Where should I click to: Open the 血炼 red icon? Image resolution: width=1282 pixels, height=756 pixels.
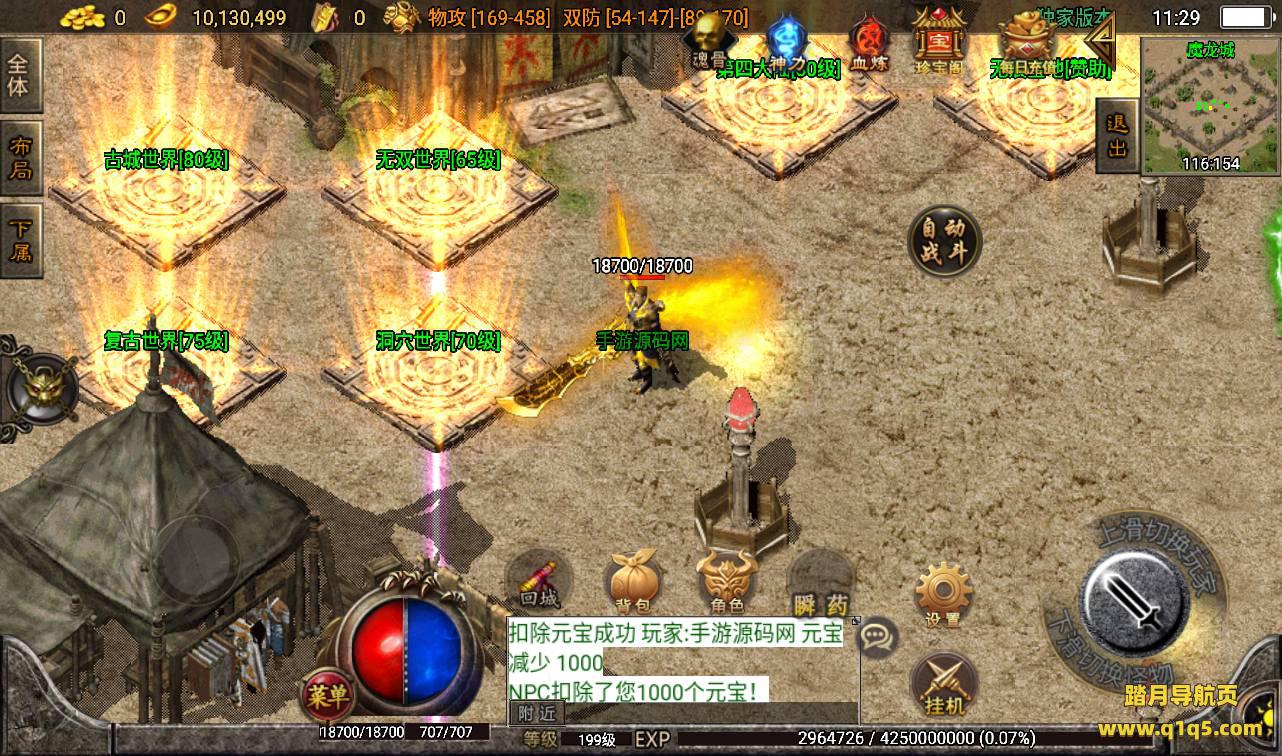[x=869, y=44]
